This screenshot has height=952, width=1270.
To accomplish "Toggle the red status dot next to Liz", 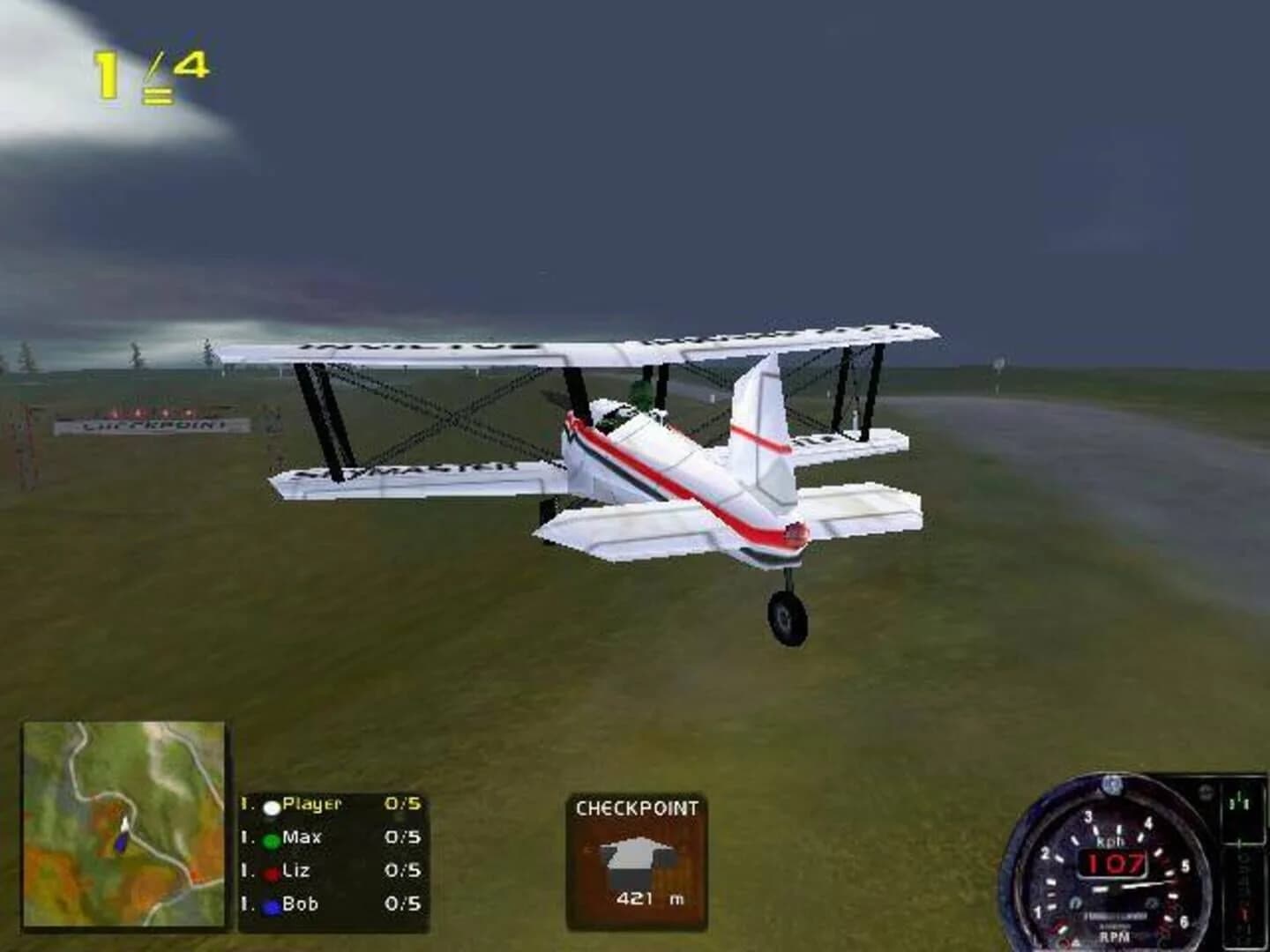I will [x=271, y=872].
